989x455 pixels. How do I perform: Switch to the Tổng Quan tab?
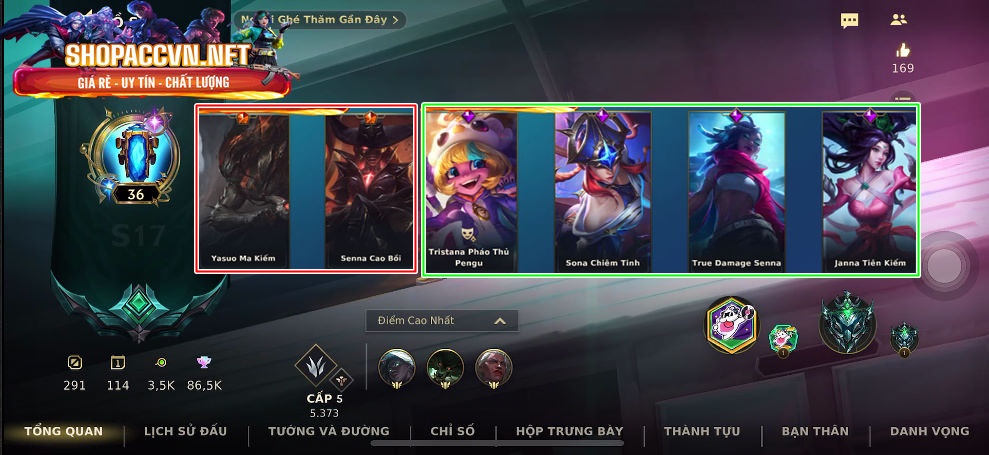coord(64,431)
